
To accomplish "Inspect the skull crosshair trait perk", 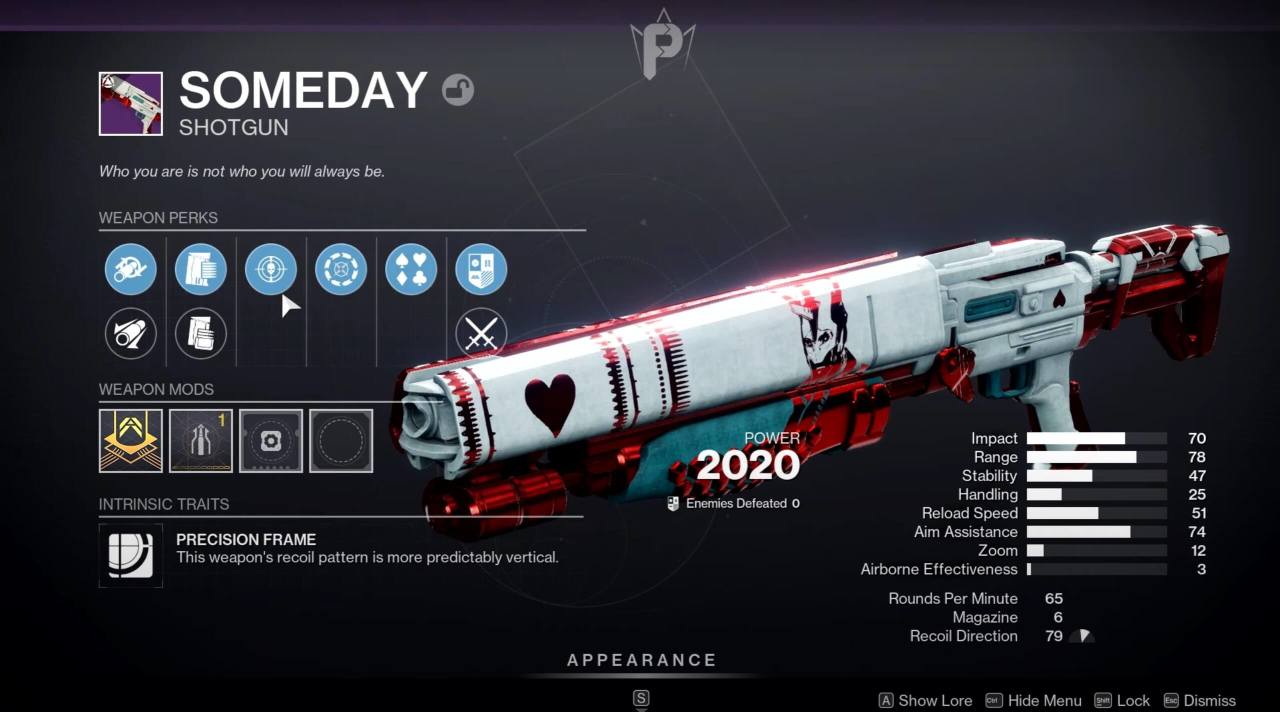I will click(271, 269).
